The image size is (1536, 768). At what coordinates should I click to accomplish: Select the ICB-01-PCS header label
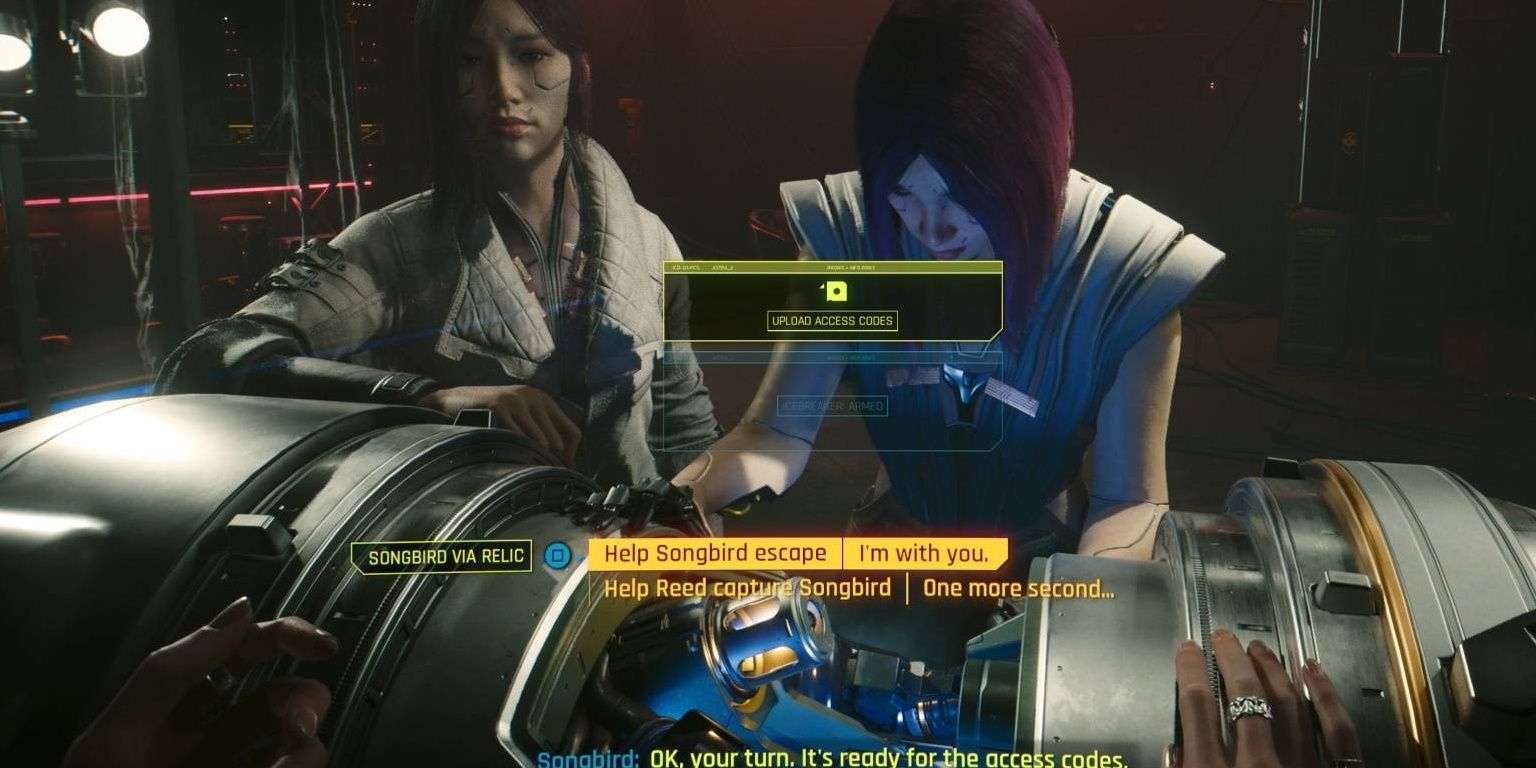click(687, 267)
